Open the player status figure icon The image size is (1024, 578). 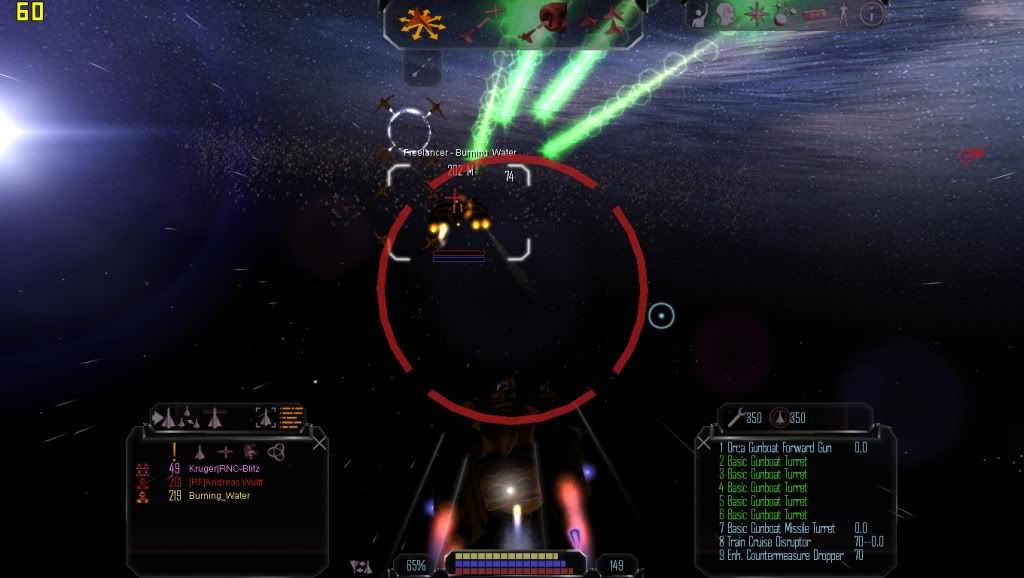point(843,14)
